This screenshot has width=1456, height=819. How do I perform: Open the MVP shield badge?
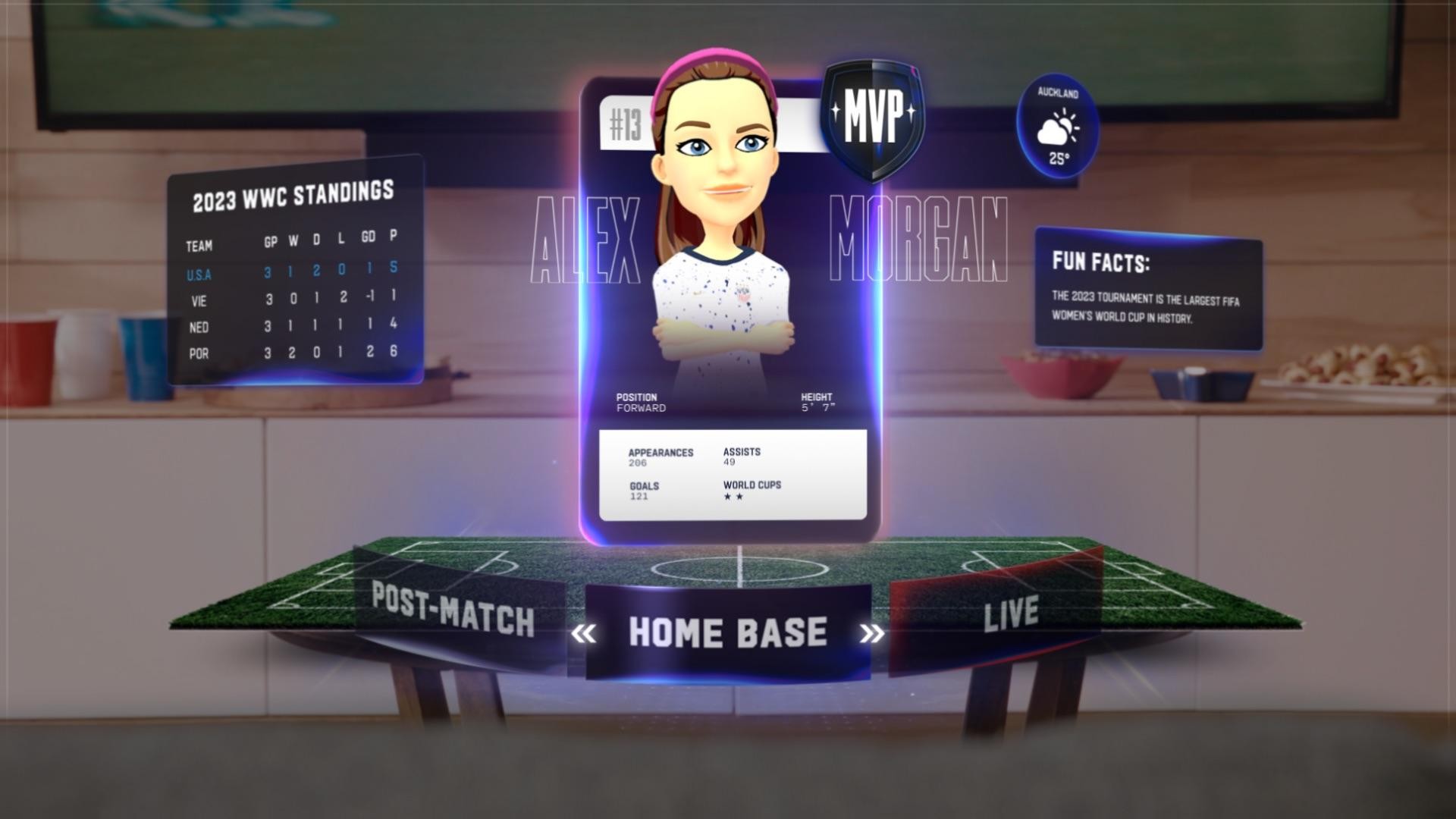(873, 120)
